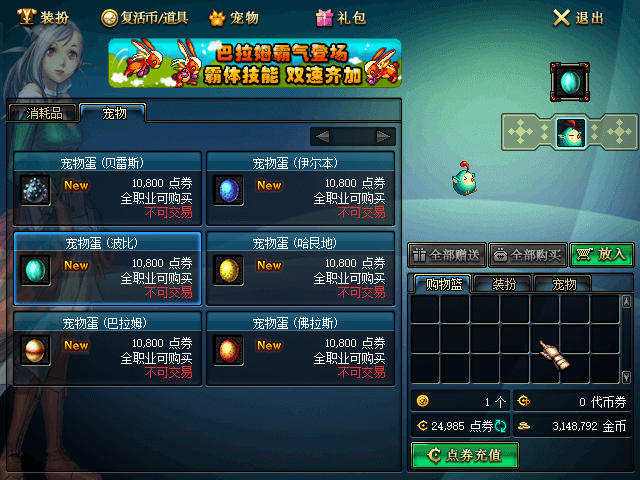Open the 购物篮 shopping basket tab
This screenshot has width=640, height=480.
pyautogui.click(x=444, y=284)
